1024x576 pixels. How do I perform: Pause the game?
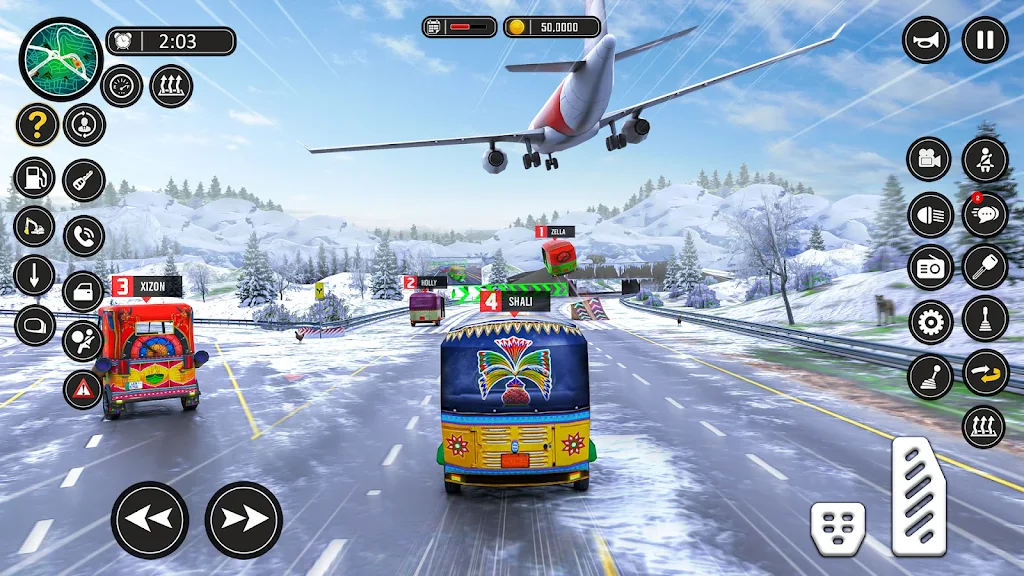point(984,40)
